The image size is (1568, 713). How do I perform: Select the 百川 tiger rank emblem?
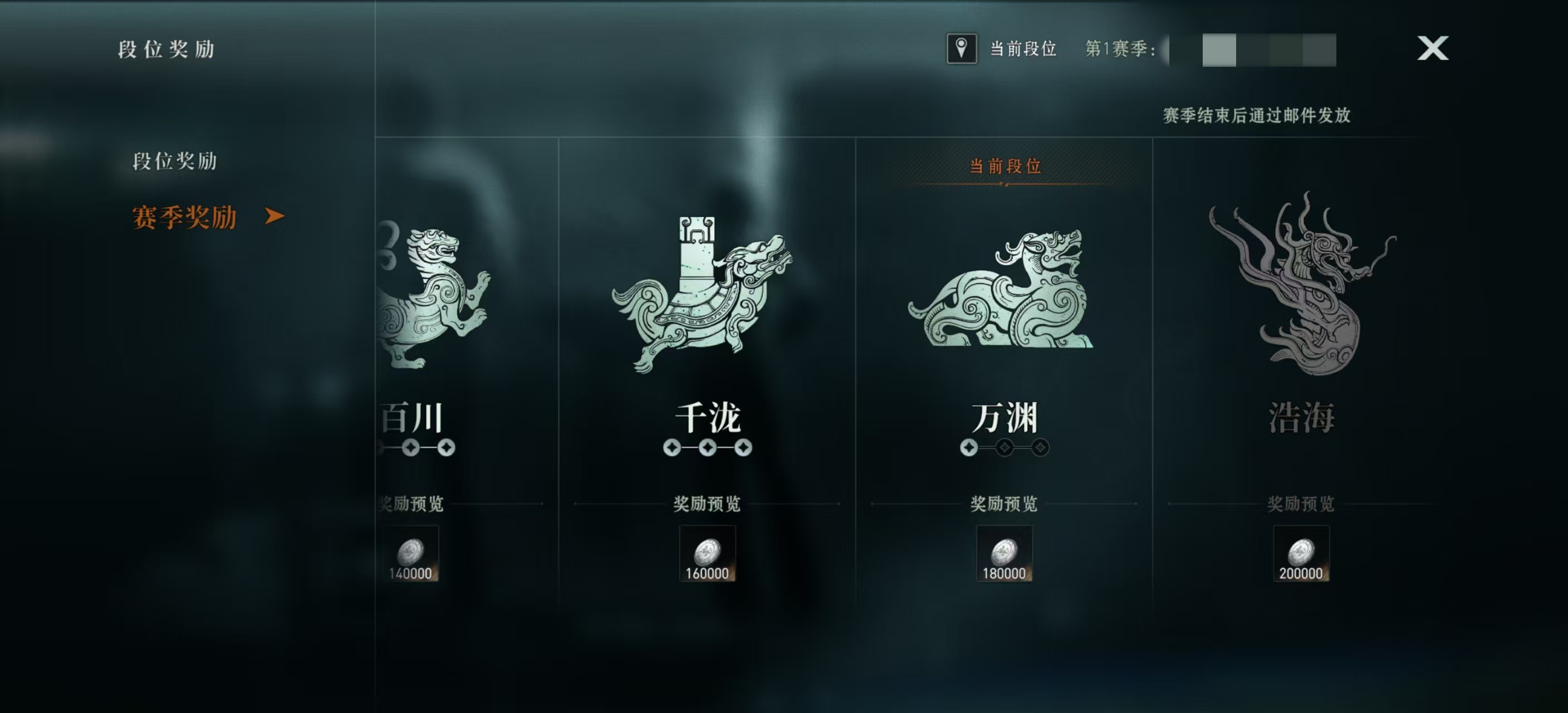tap(433, 295)
